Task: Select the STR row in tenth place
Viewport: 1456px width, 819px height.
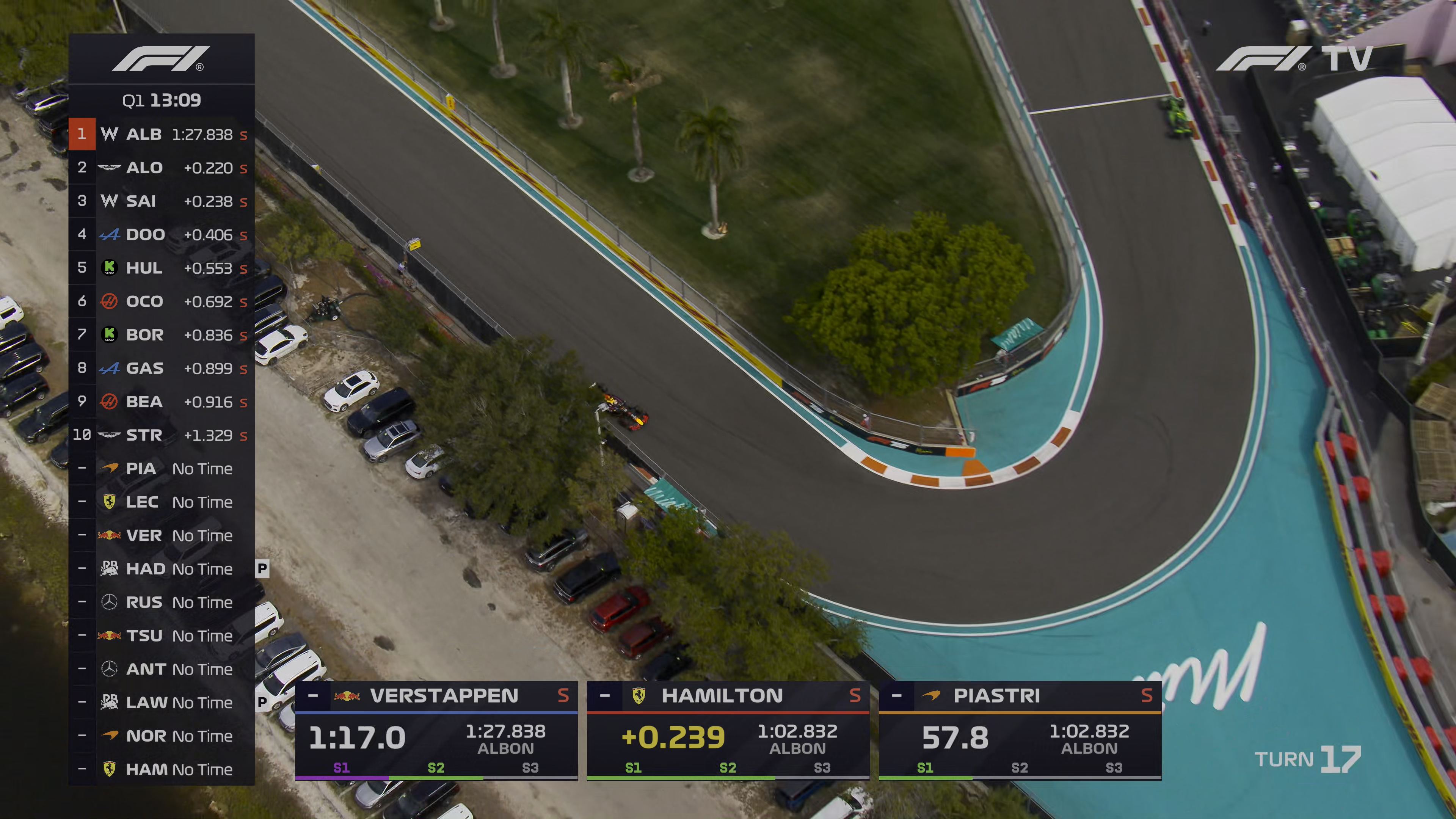Action: (162, 435)
